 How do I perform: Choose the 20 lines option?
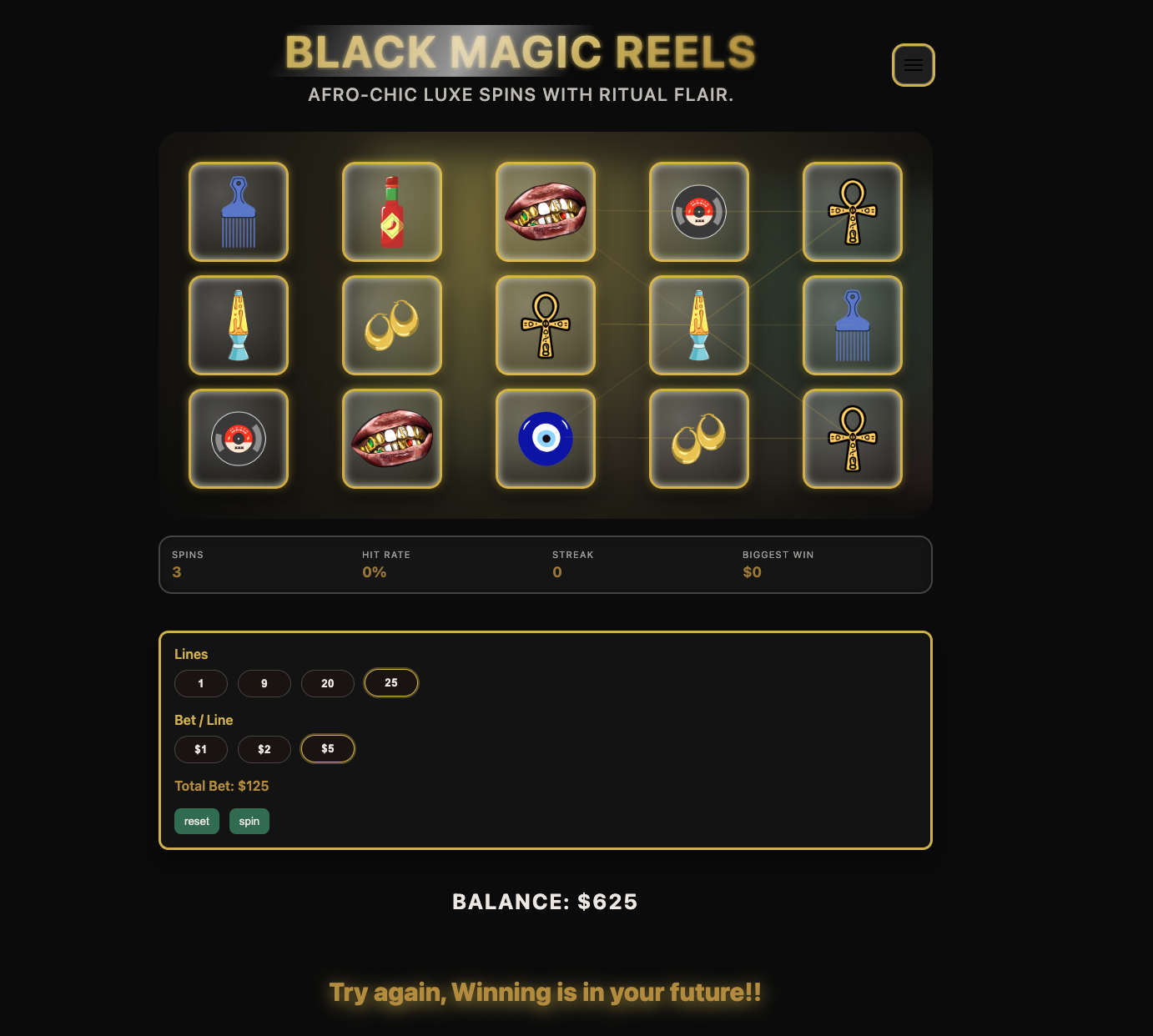tap(328, 683)
